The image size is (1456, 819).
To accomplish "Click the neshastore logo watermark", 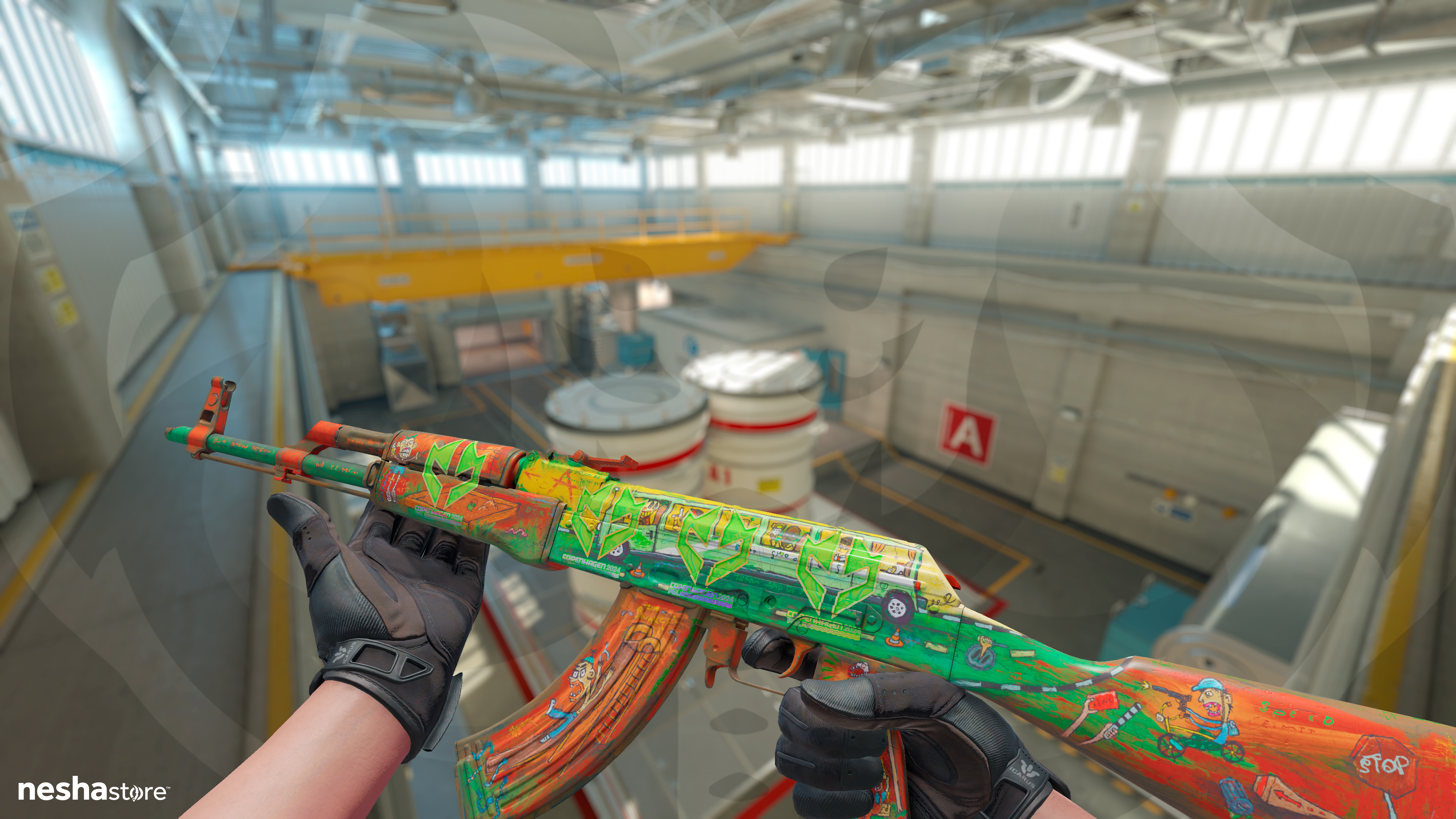I will click(x=93, y=790).
